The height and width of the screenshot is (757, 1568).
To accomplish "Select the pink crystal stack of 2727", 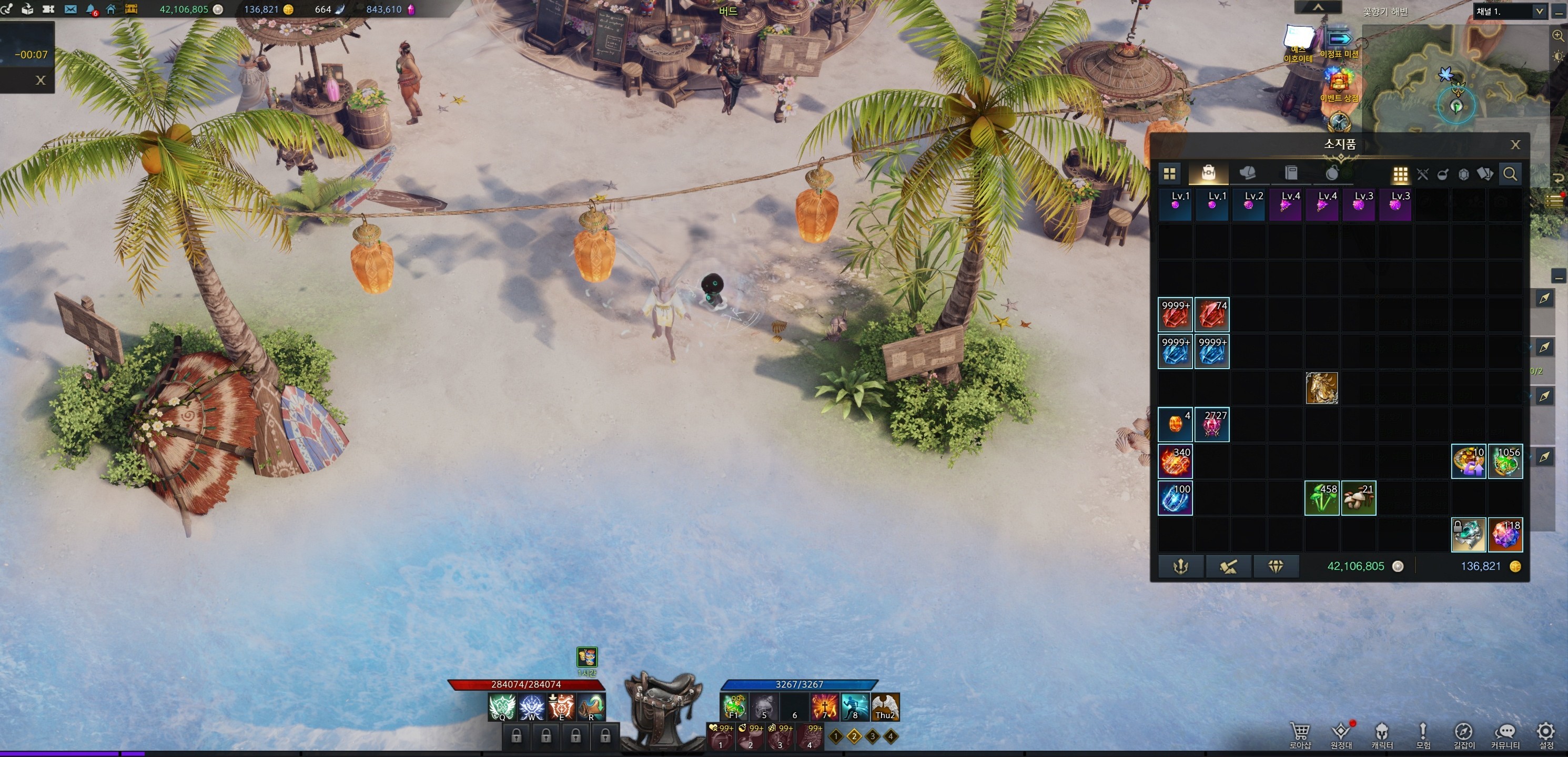I will [x=1211, y=425].
